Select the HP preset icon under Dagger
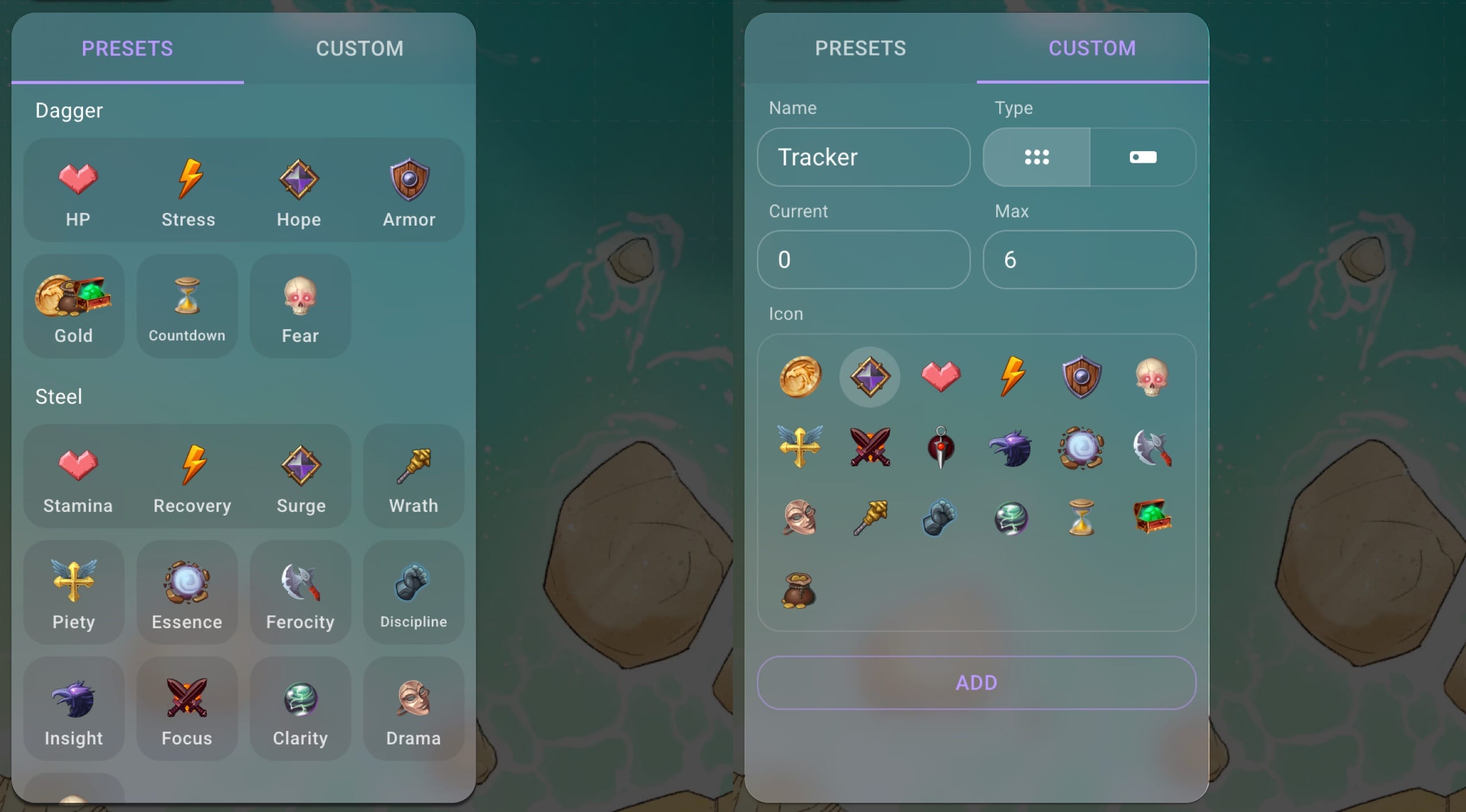Image resolution: width=1466 pixels, height=812 pixels. coord(78,189)
